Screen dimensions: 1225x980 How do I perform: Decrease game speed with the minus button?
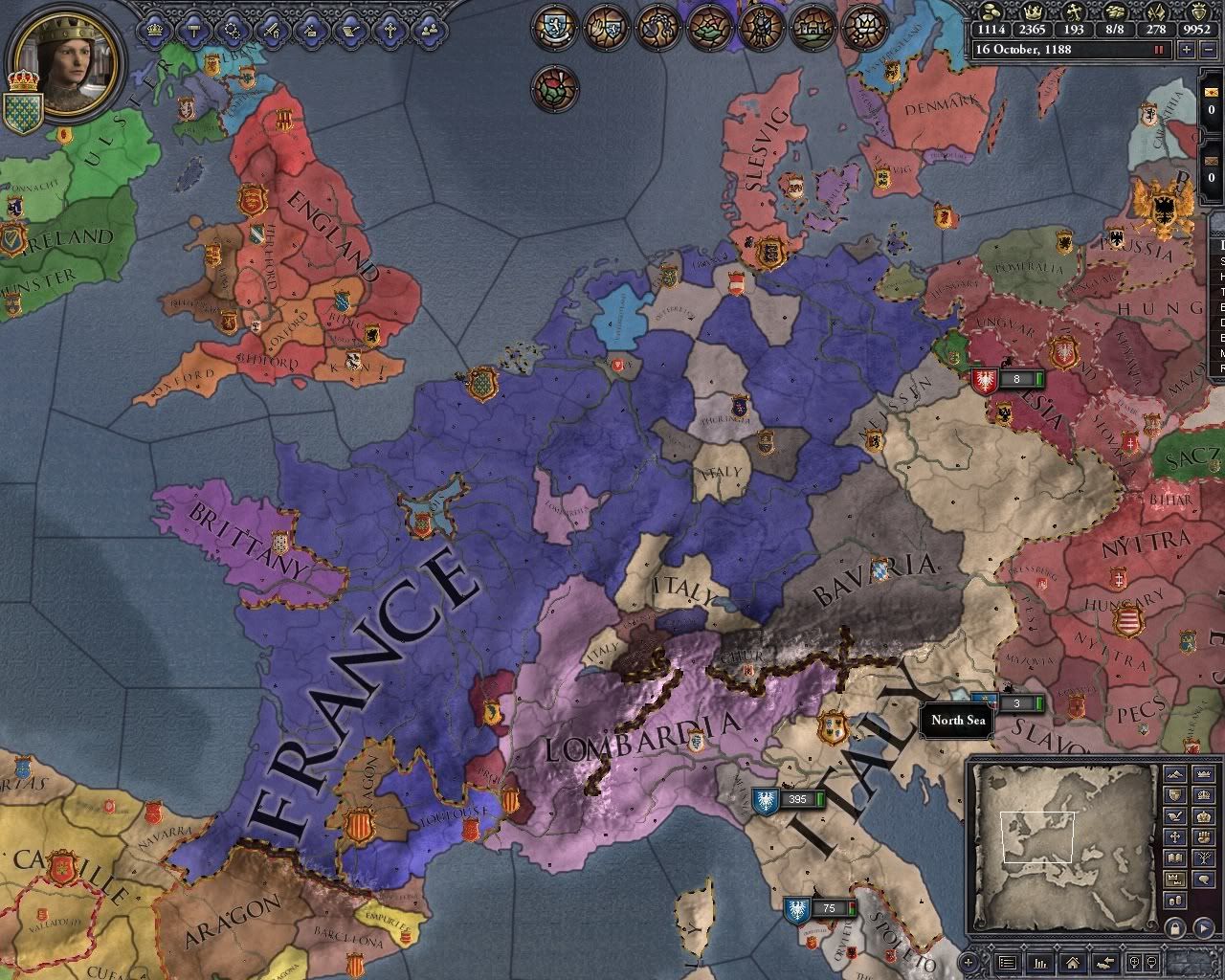point(1209,50)
